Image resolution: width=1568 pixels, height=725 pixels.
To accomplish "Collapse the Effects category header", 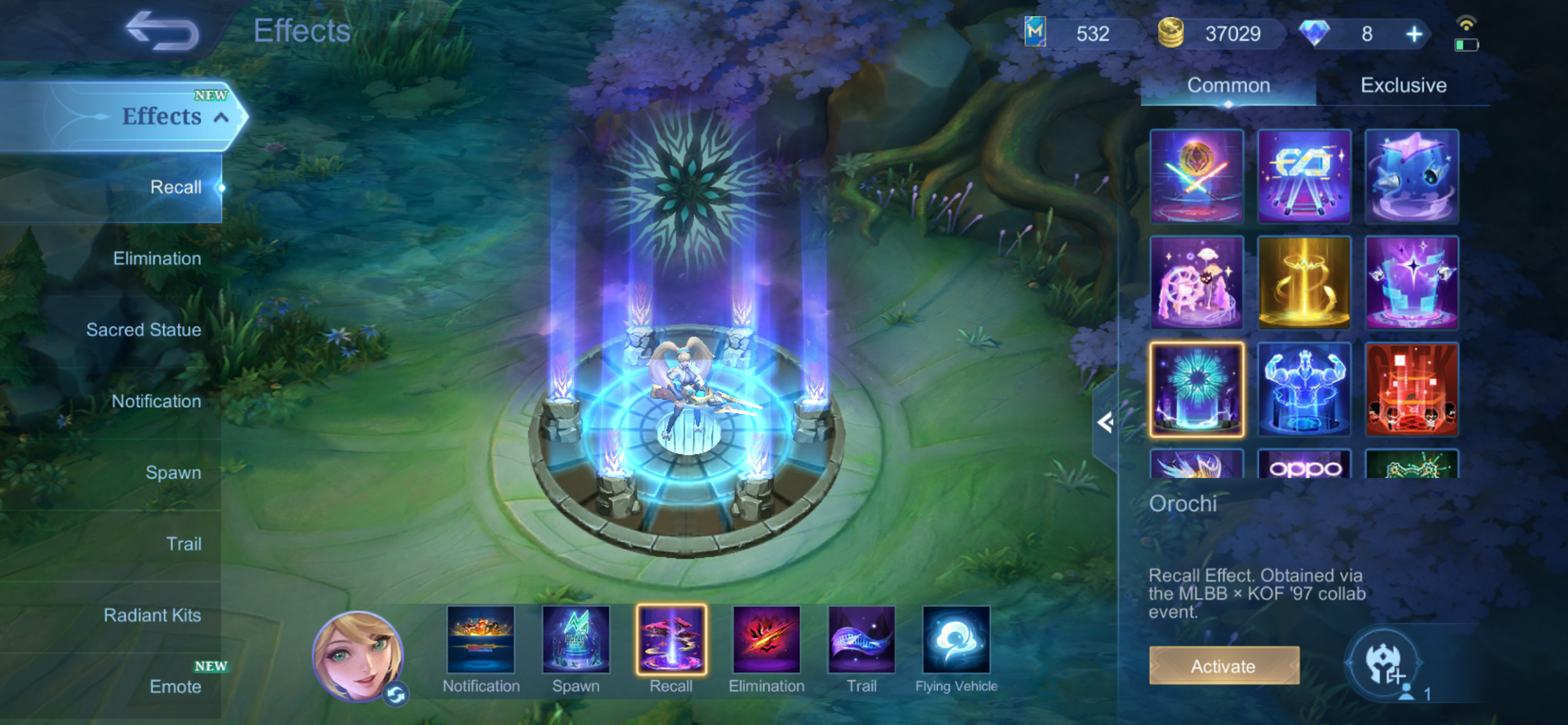I will [221, 117].
